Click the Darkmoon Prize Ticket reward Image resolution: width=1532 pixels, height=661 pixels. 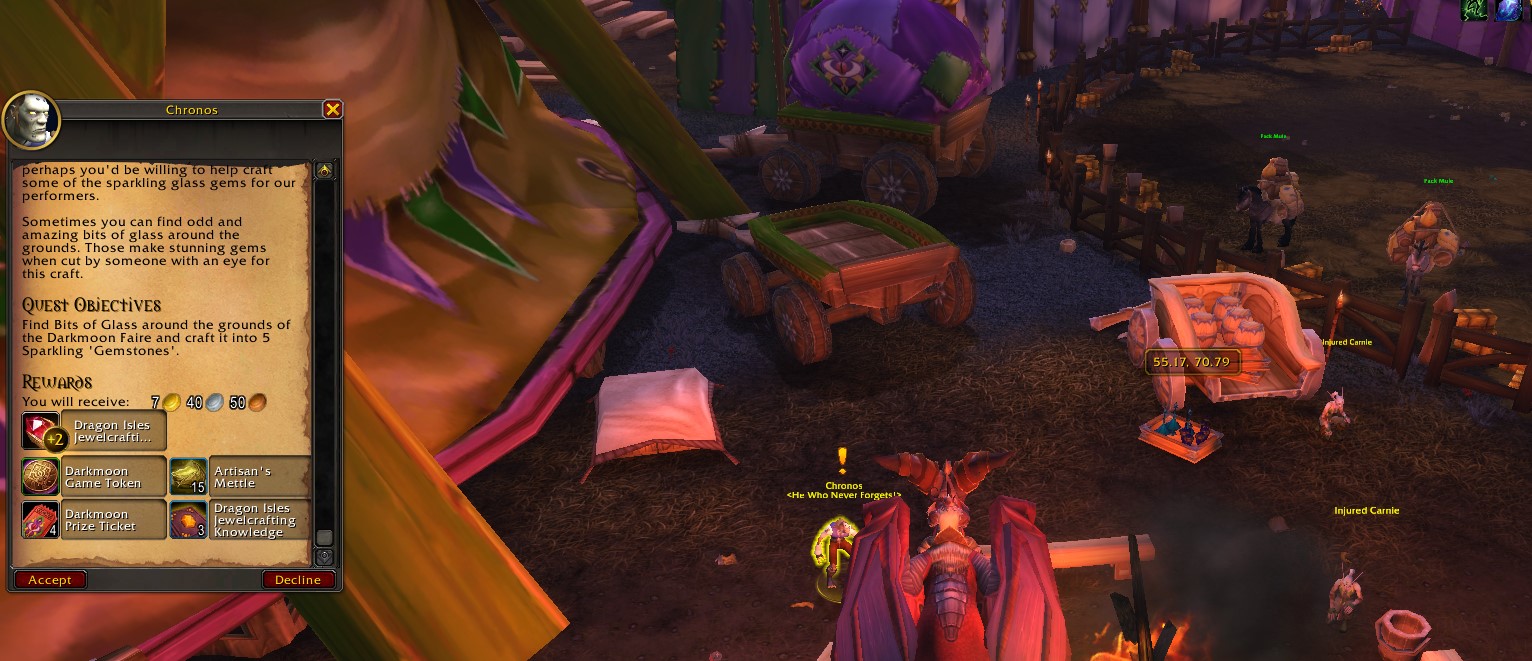pos(94,520)
